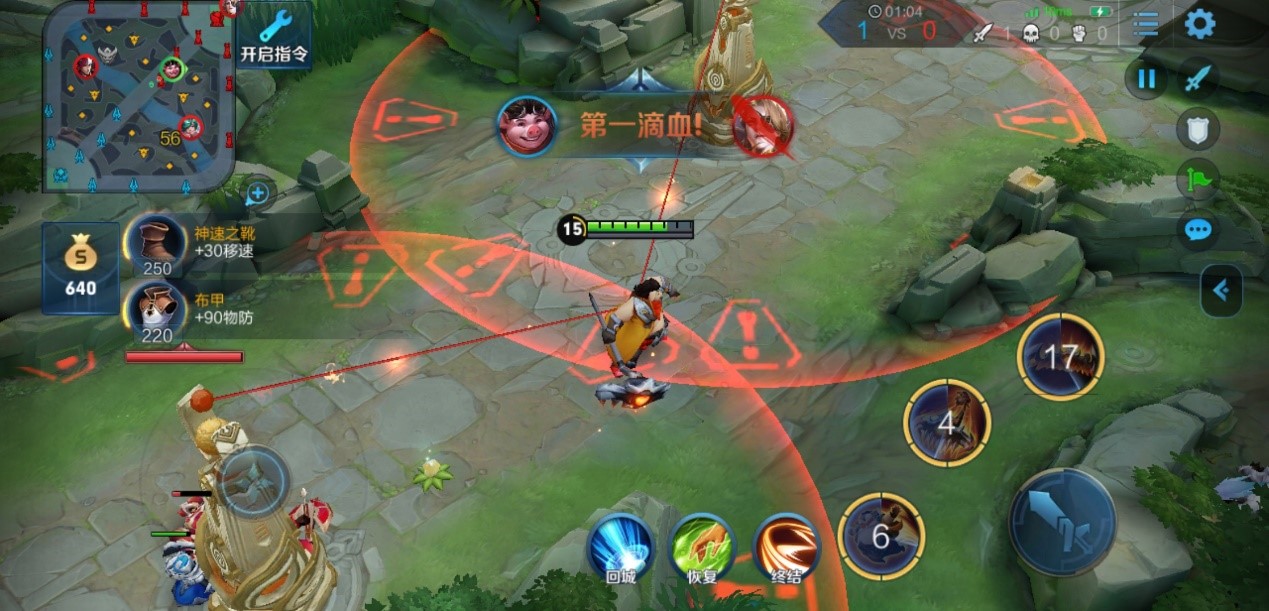Pause the game with the pause button
The width and height of the screenshot is (1269, 611).
pos(1146,78)
